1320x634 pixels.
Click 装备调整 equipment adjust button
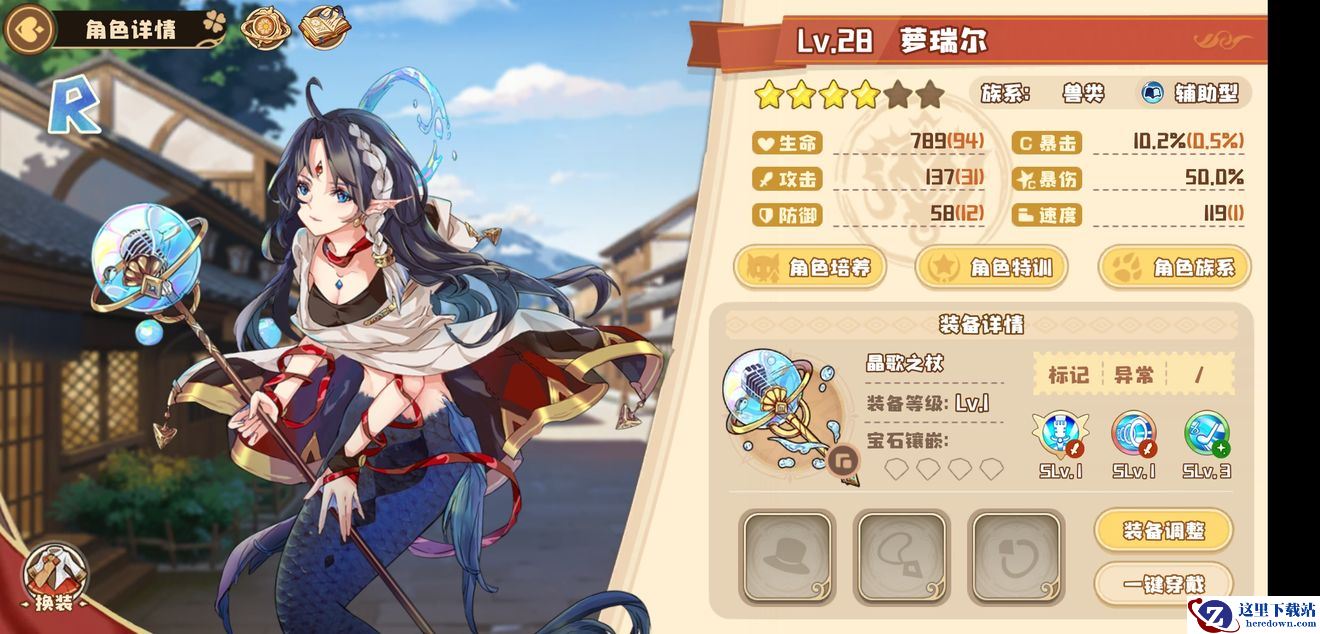1163,530
